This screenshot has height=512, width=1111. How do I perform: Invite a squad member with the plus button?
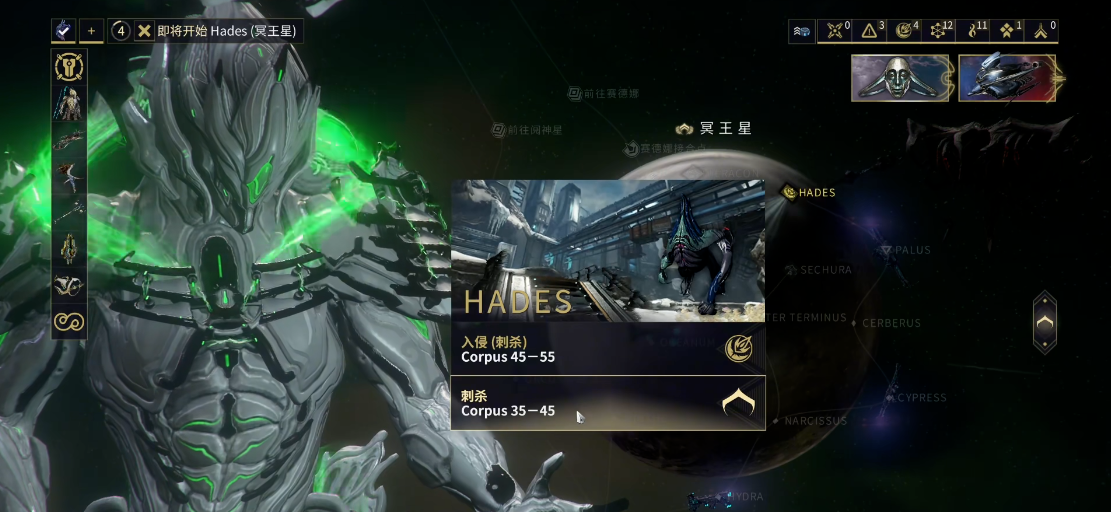pyautogui.click(x=91, y=31)
